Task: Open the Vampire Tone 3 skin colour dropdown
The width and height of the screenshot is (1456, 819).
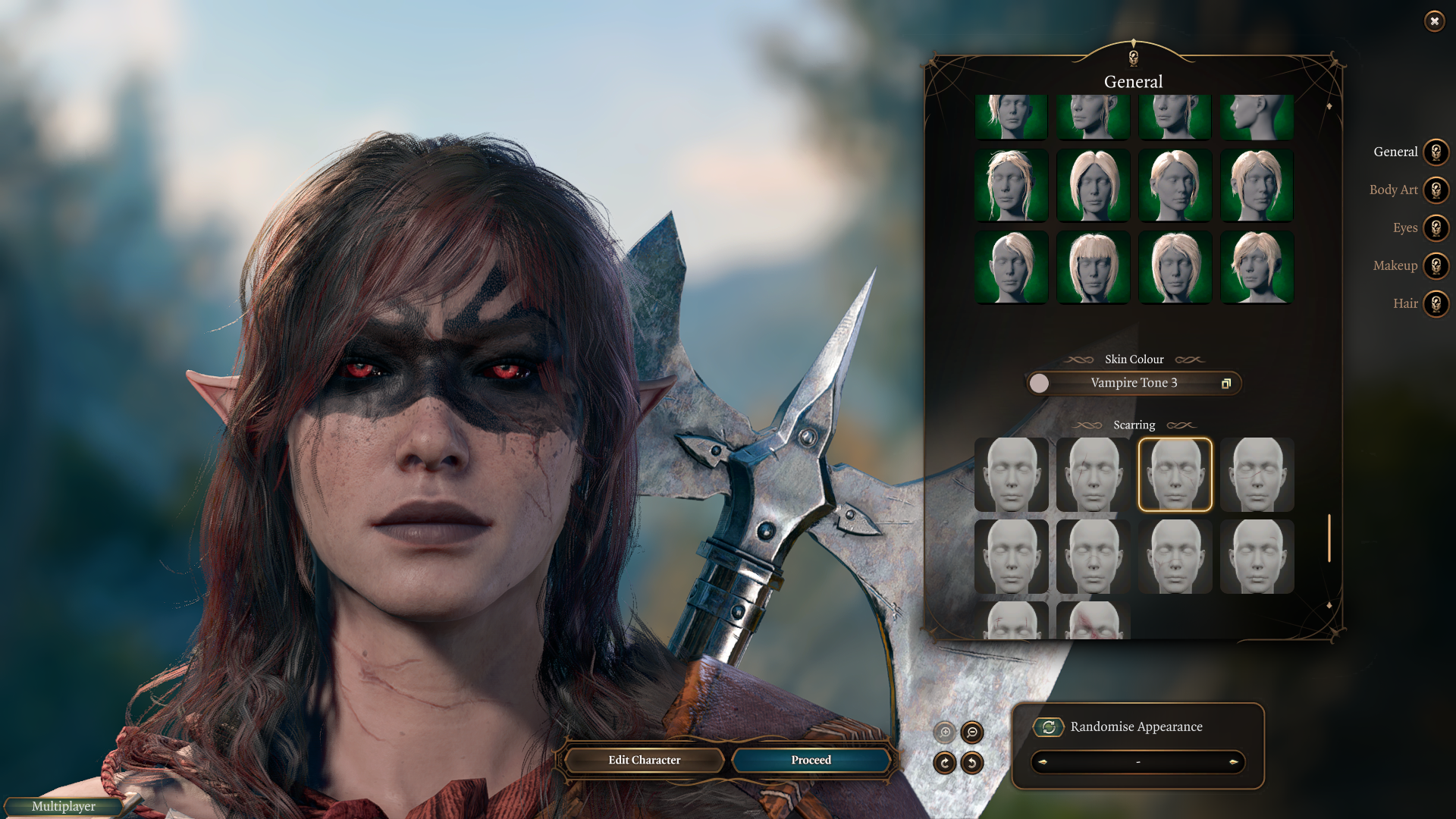Action: 1134,383
